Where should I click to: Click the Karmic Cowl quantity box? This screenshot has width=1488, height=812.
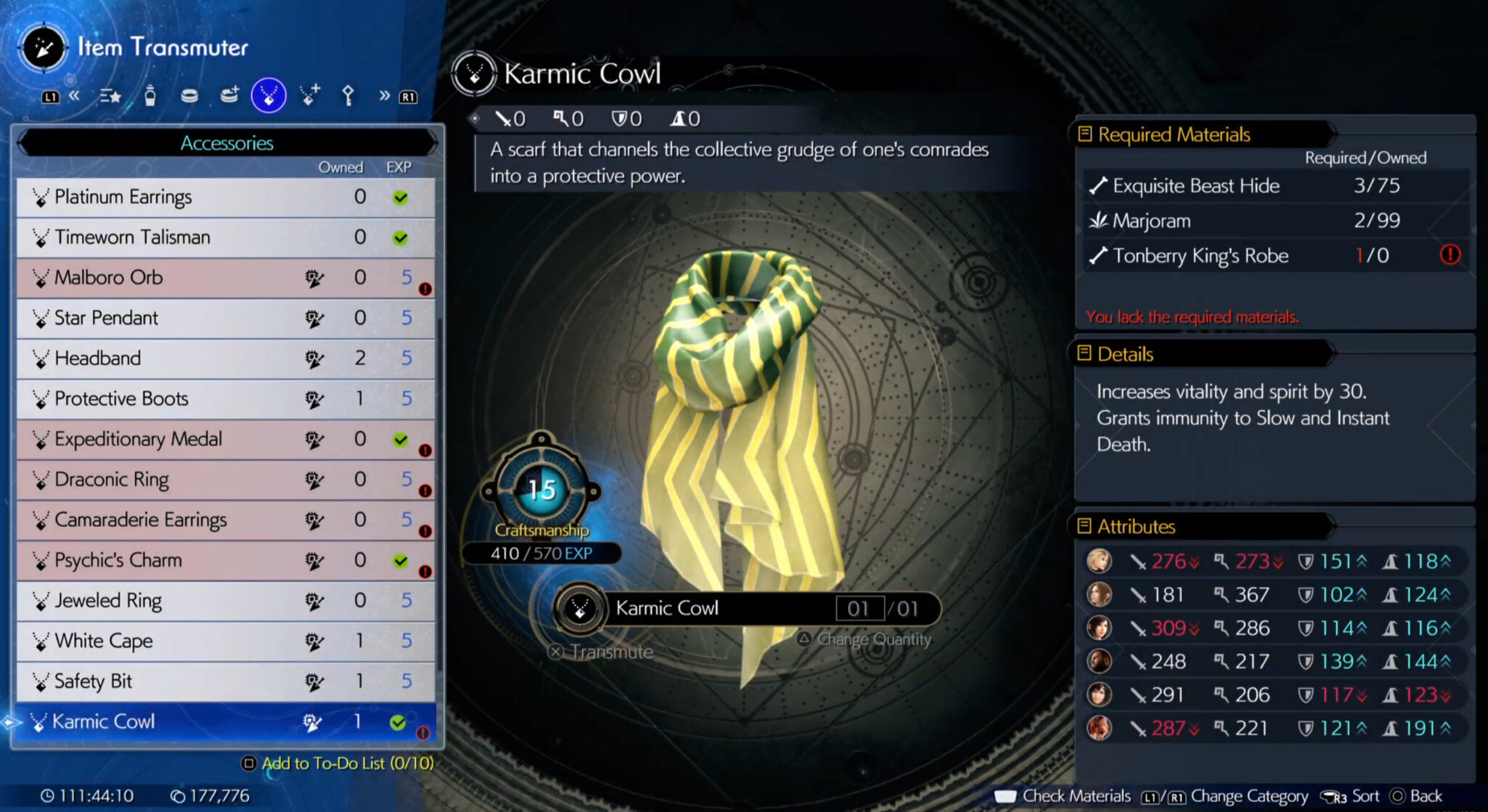(859, 608)
